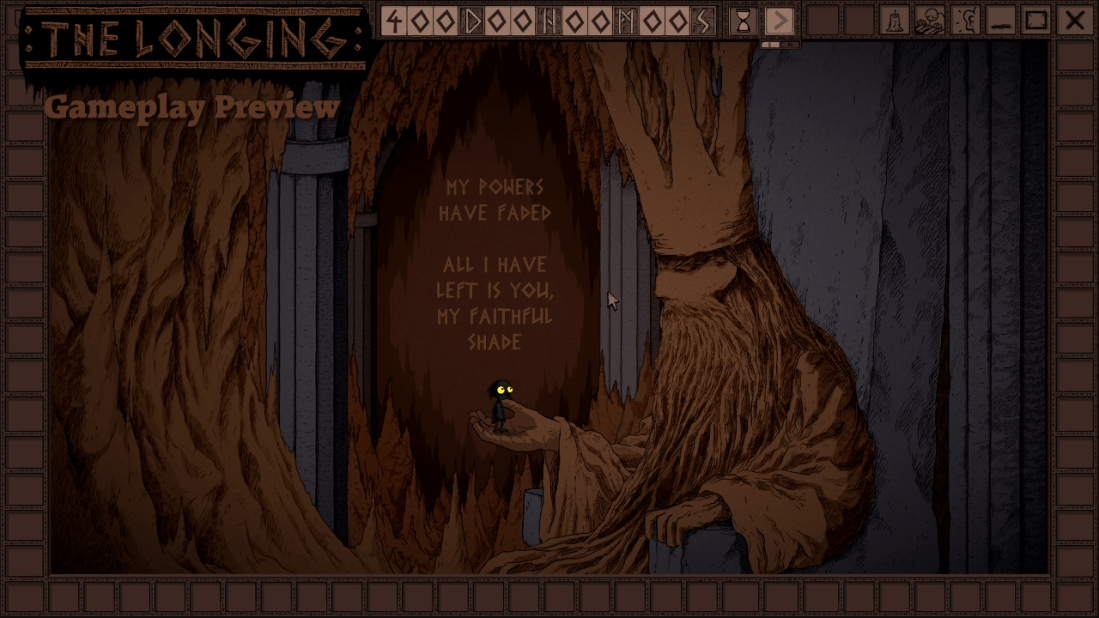
Task: Toggle the ear sound icon
Action: 965,20
